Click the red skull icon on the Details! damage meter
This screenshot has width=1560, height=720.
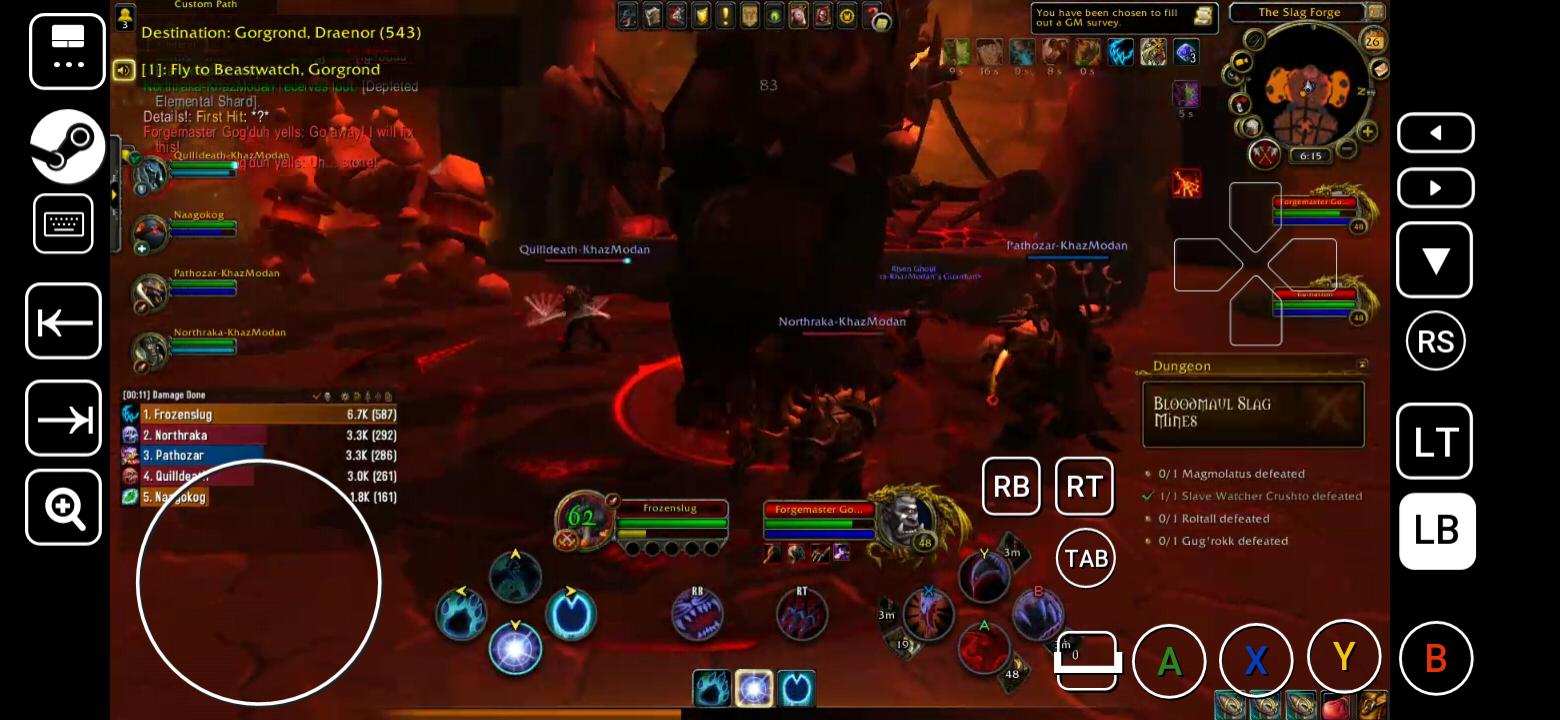(x=328, y=395)
